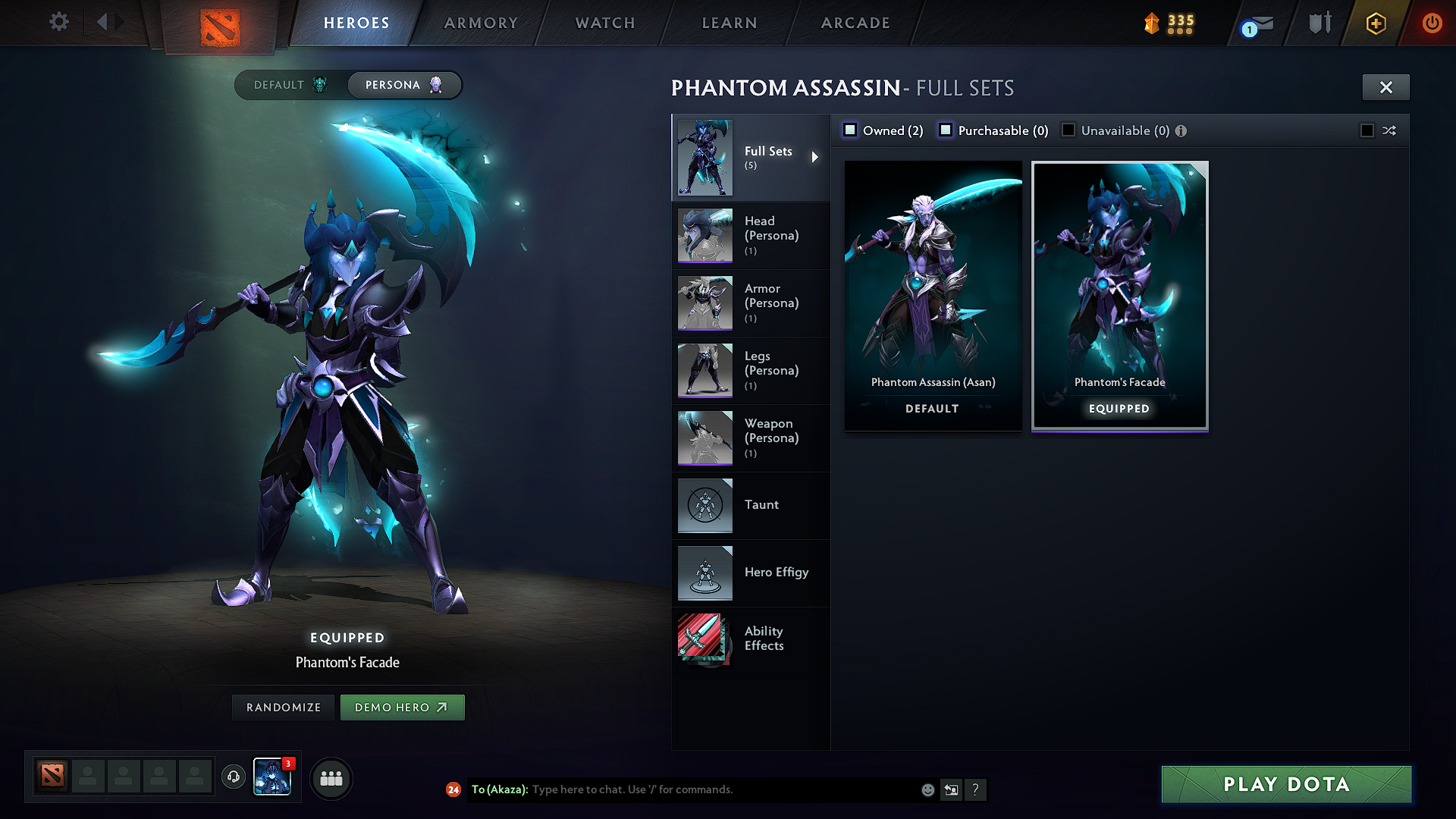This screenshot has width=1456, height=819.
Task: Click the Demo Hero button
Action: 403,707
